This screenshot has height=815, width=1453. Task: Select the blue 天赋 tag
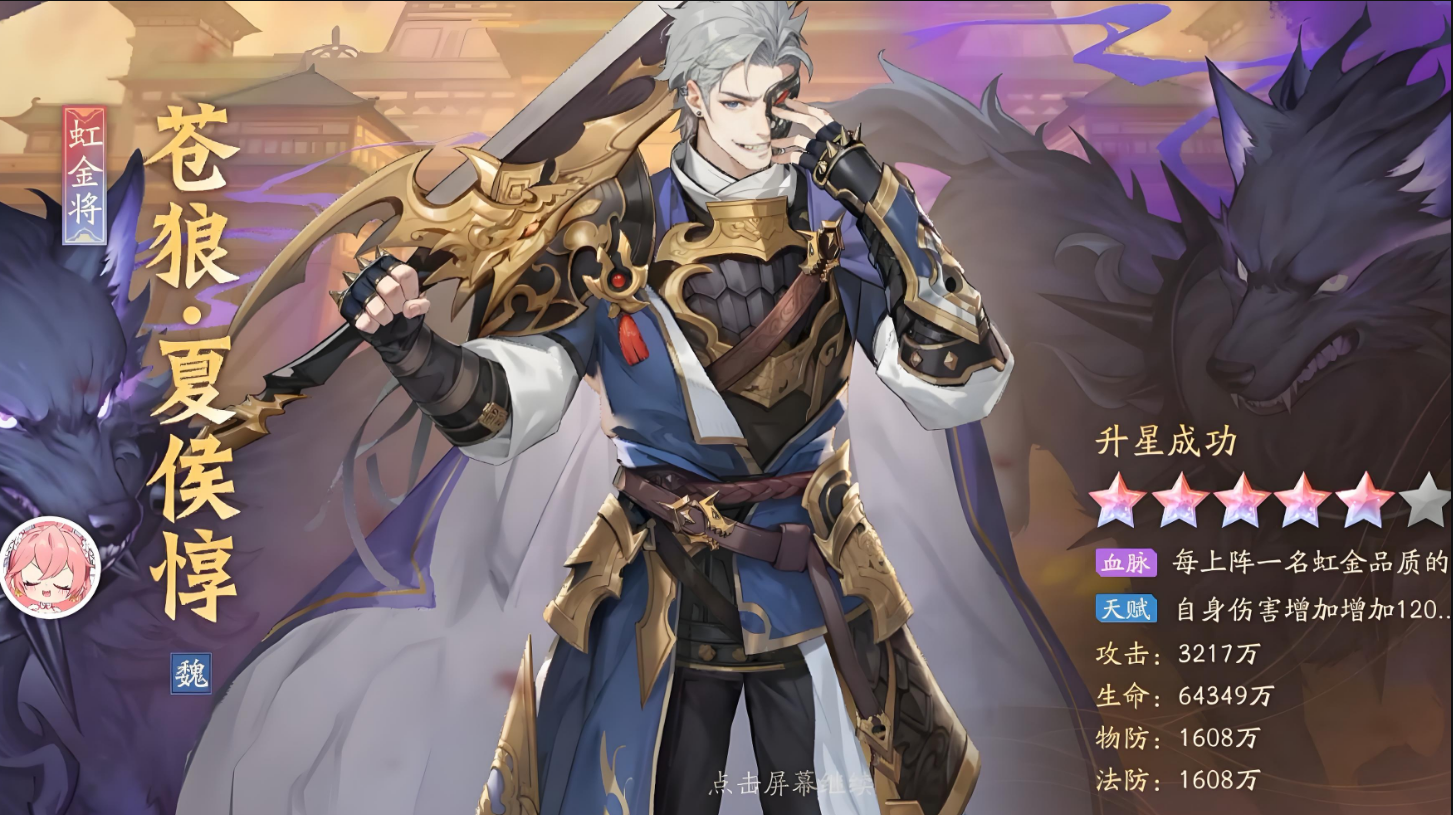coord(1126,608)
